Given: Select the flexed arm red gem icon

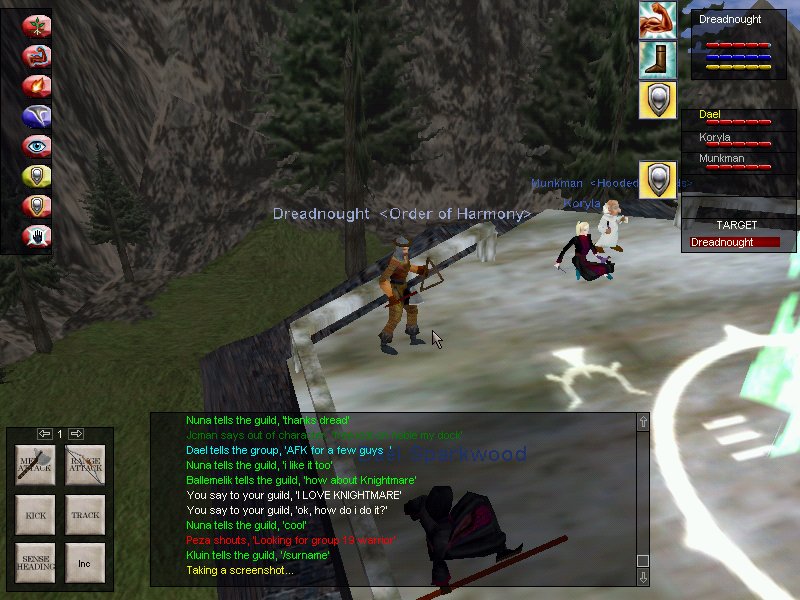Looking at the screenshot, I should (x=36, y=56).
